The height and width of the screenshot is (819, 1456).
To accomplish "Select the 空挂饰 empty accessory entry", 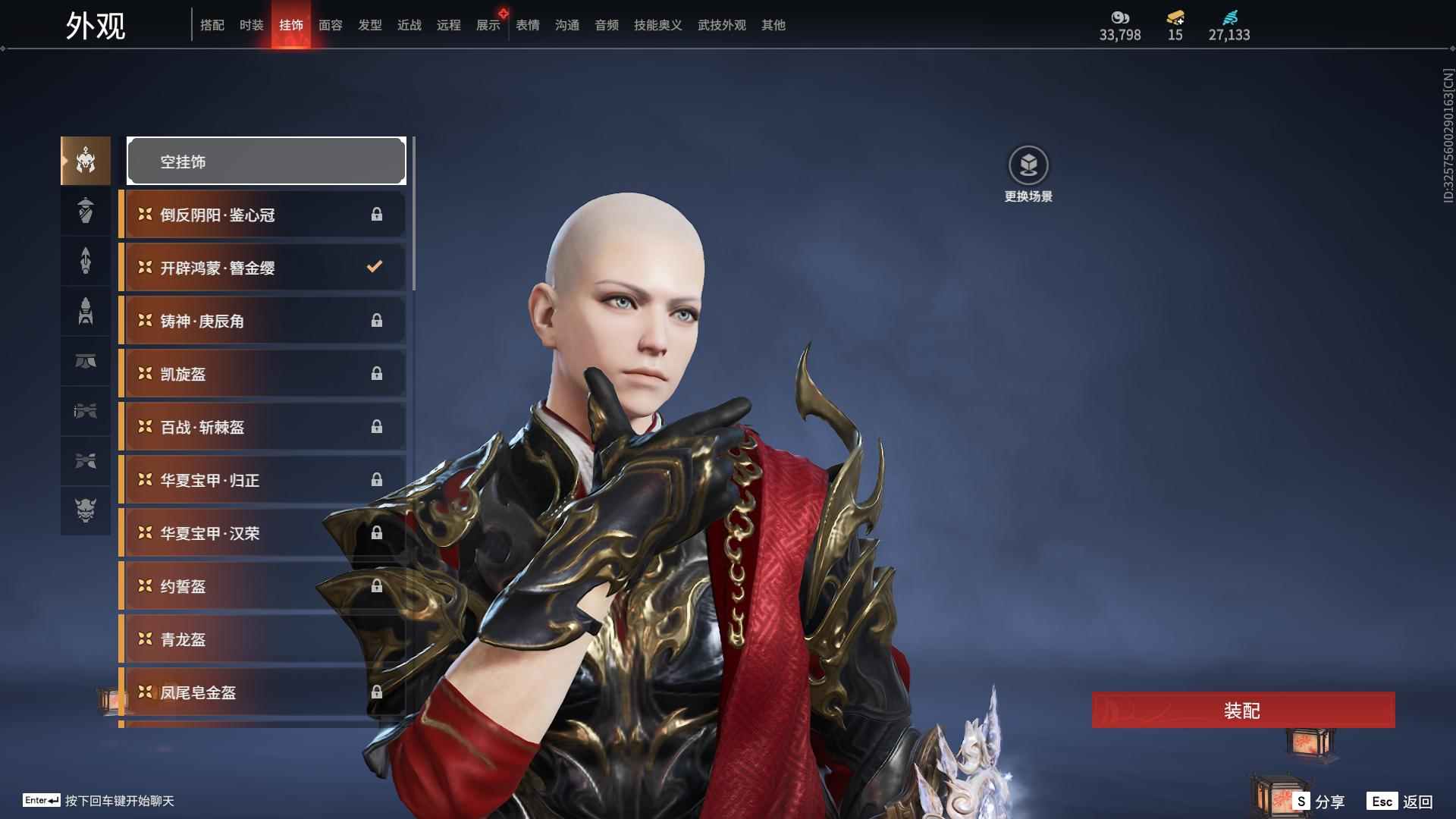I will click(x=266, y=162).
